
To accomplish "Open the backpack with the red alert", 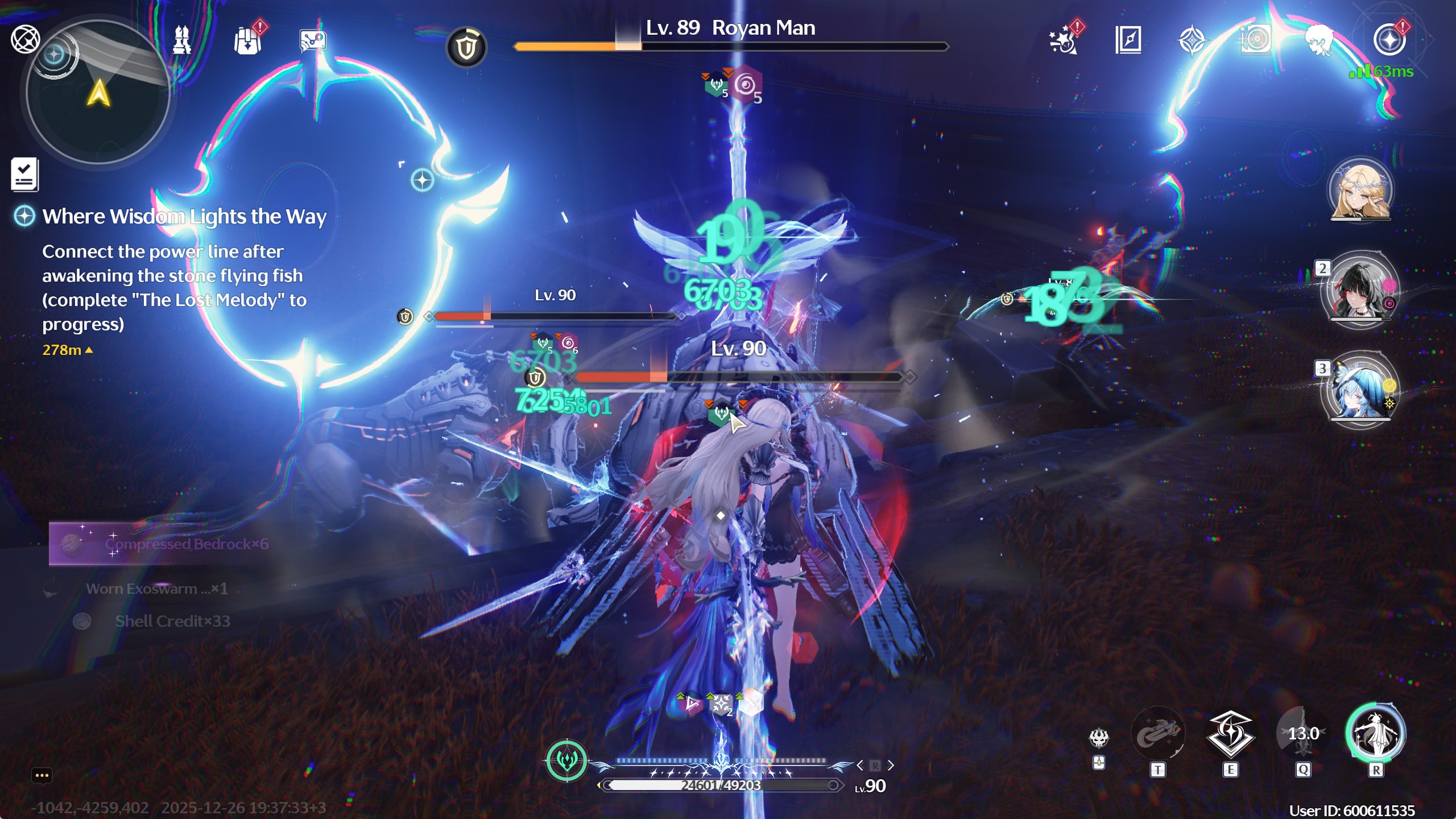I will [x=248, y=41].
